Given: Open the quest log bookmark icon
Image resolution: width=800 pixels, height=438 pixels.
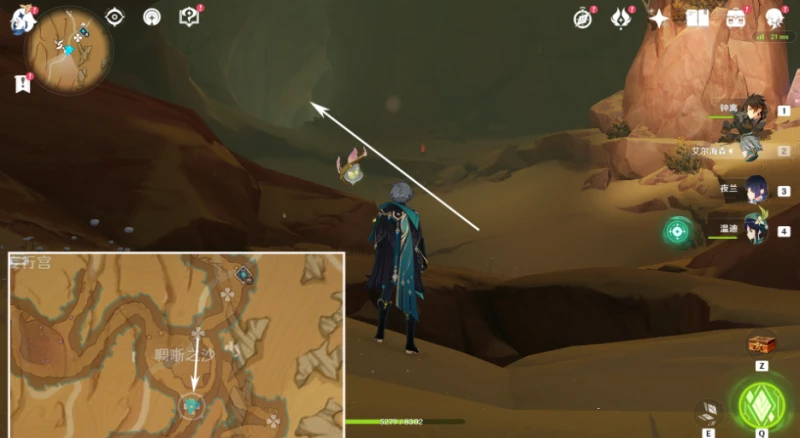Looking at the screenshot, I should 23,84.
